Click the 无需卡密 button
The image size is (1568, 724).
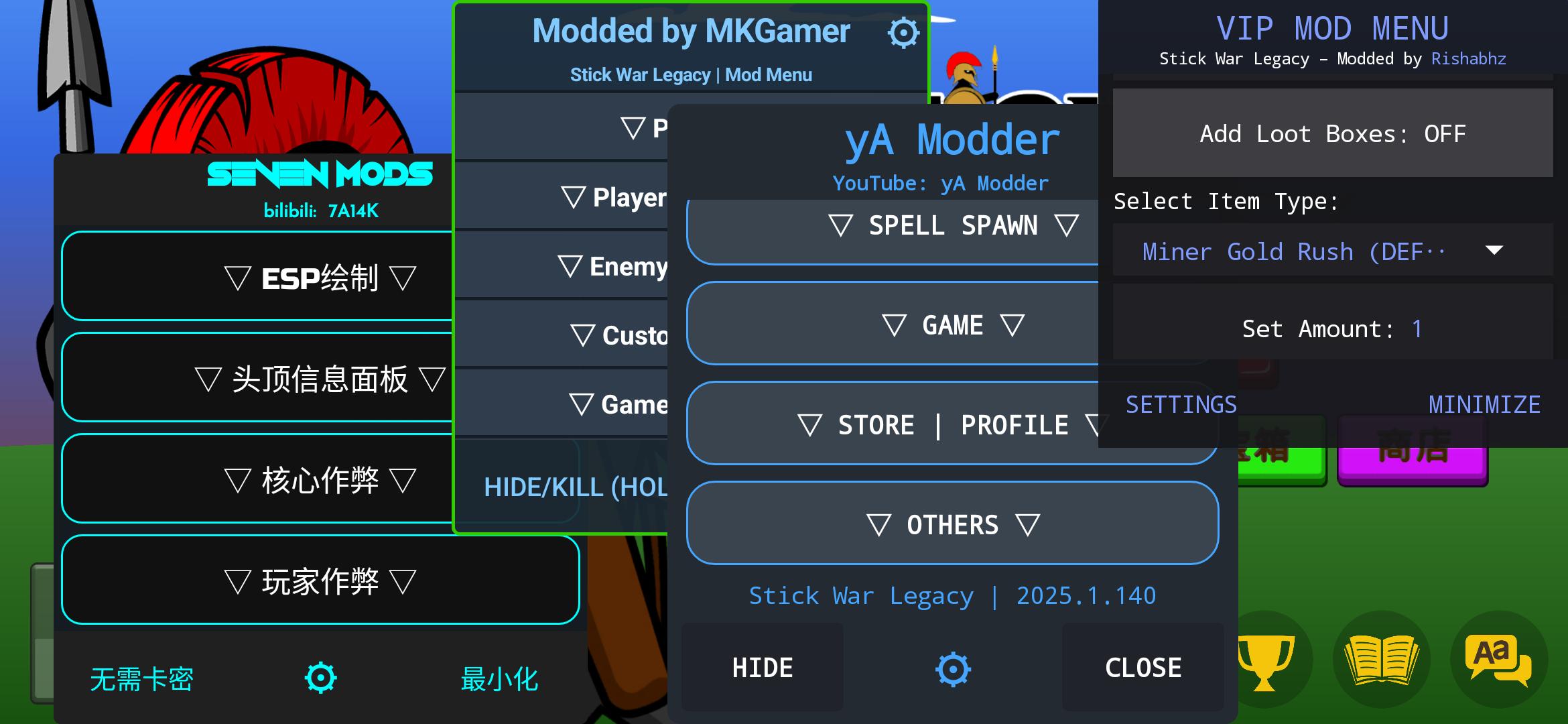click(x=141, y=678)
